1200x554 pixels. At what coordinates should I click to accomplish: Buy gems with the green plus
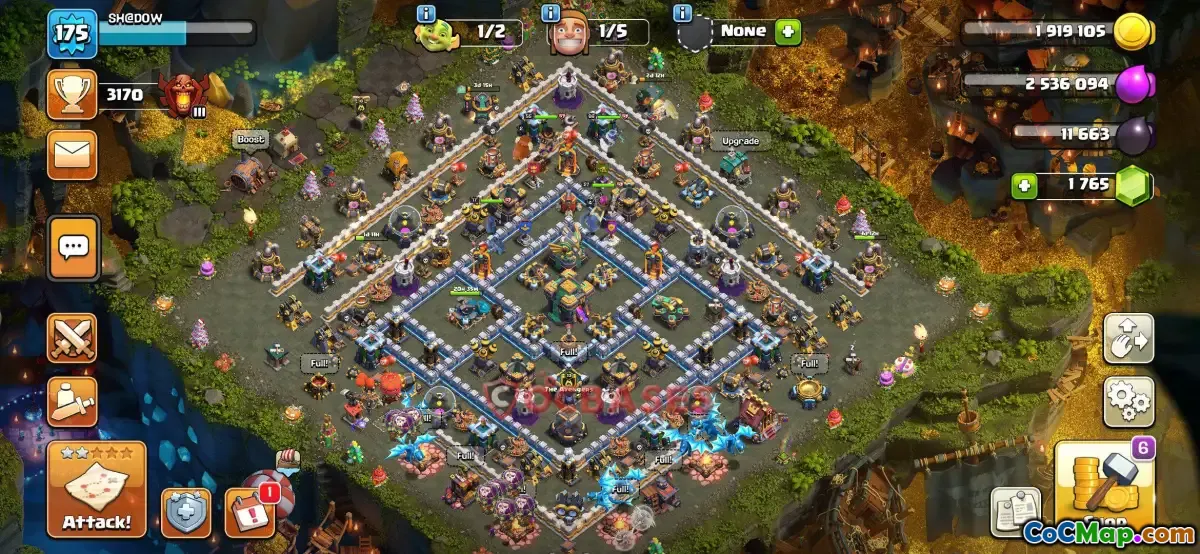pyautogui.click(x=1023, y=186)
